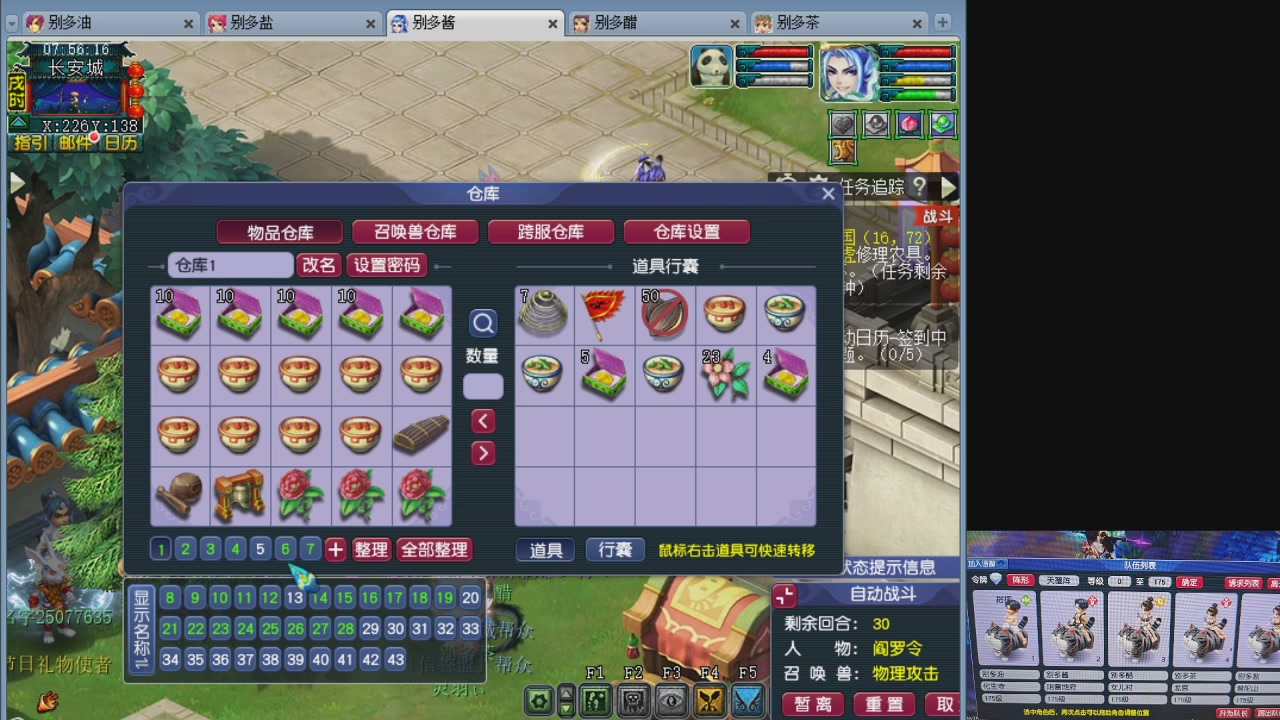Select the F2 skull skill icon
This screenshot has height=720, width=1280.
coord(631,702)
